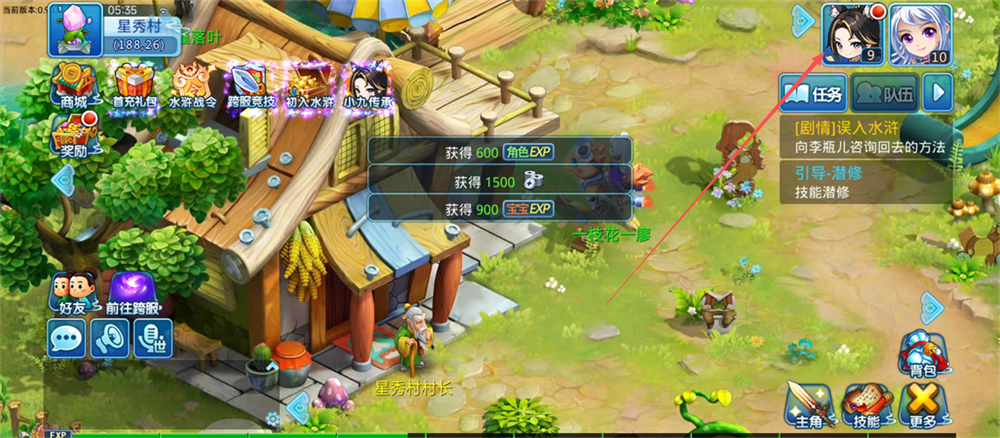
Task: Select the black-haired character portrait level 9
Action: (x=853, y=33)
